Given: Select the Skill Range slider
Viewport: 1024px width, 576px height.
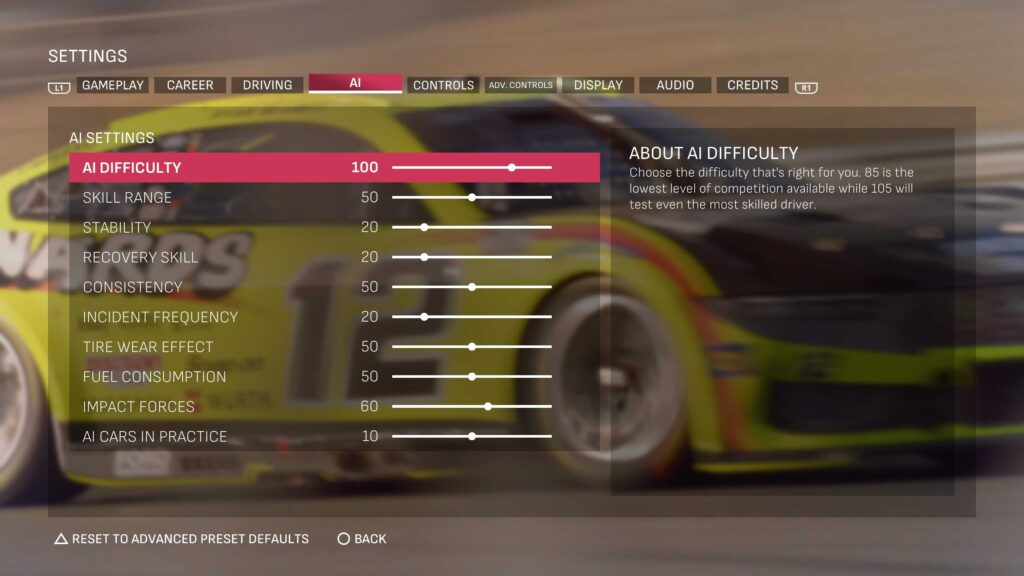Looking at the screenshot, I should click(x=472, y=197).
